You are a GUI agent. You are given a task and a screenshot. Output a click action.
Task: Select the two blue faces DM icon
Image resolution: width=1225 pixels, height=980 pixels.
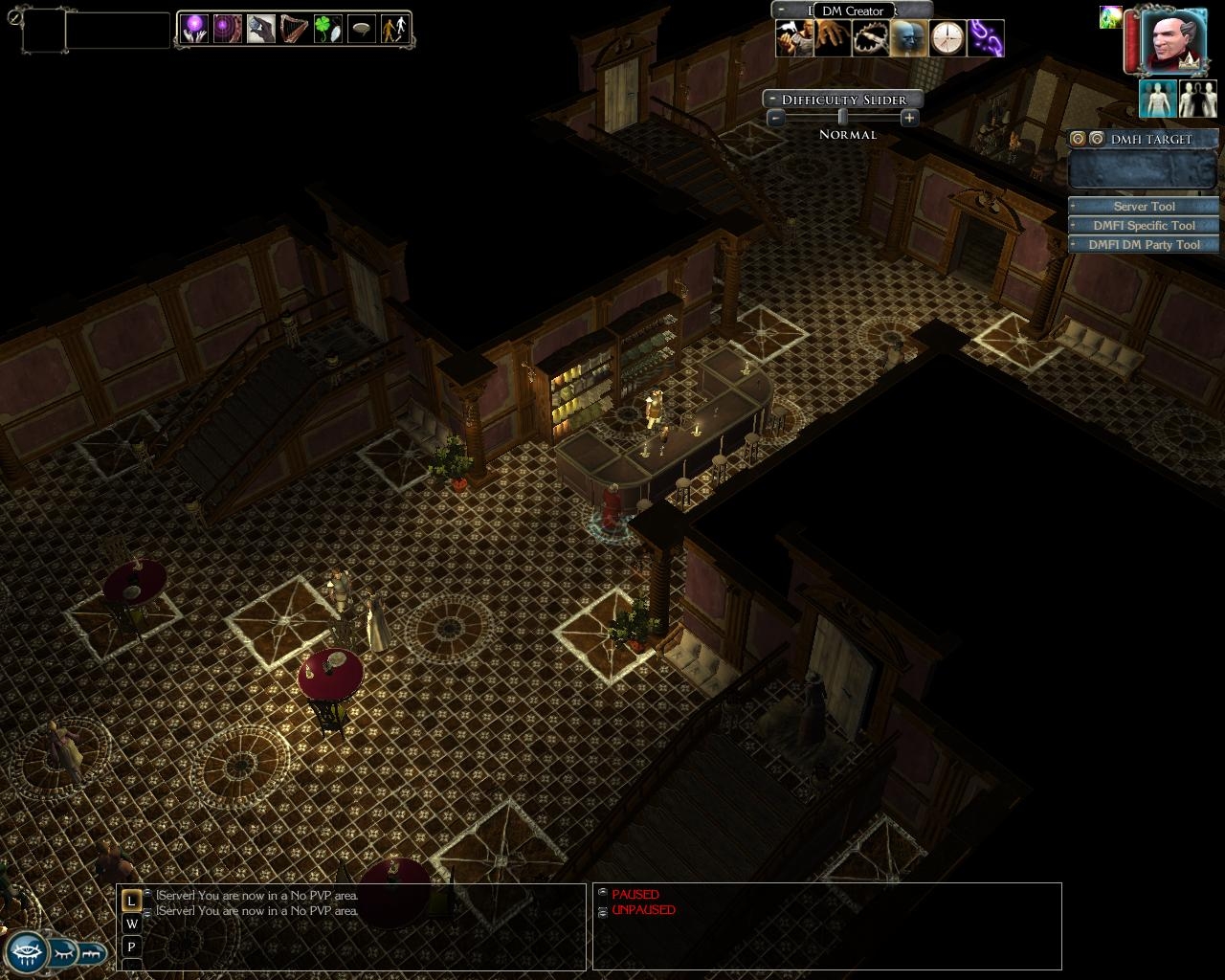click(909, 38)
